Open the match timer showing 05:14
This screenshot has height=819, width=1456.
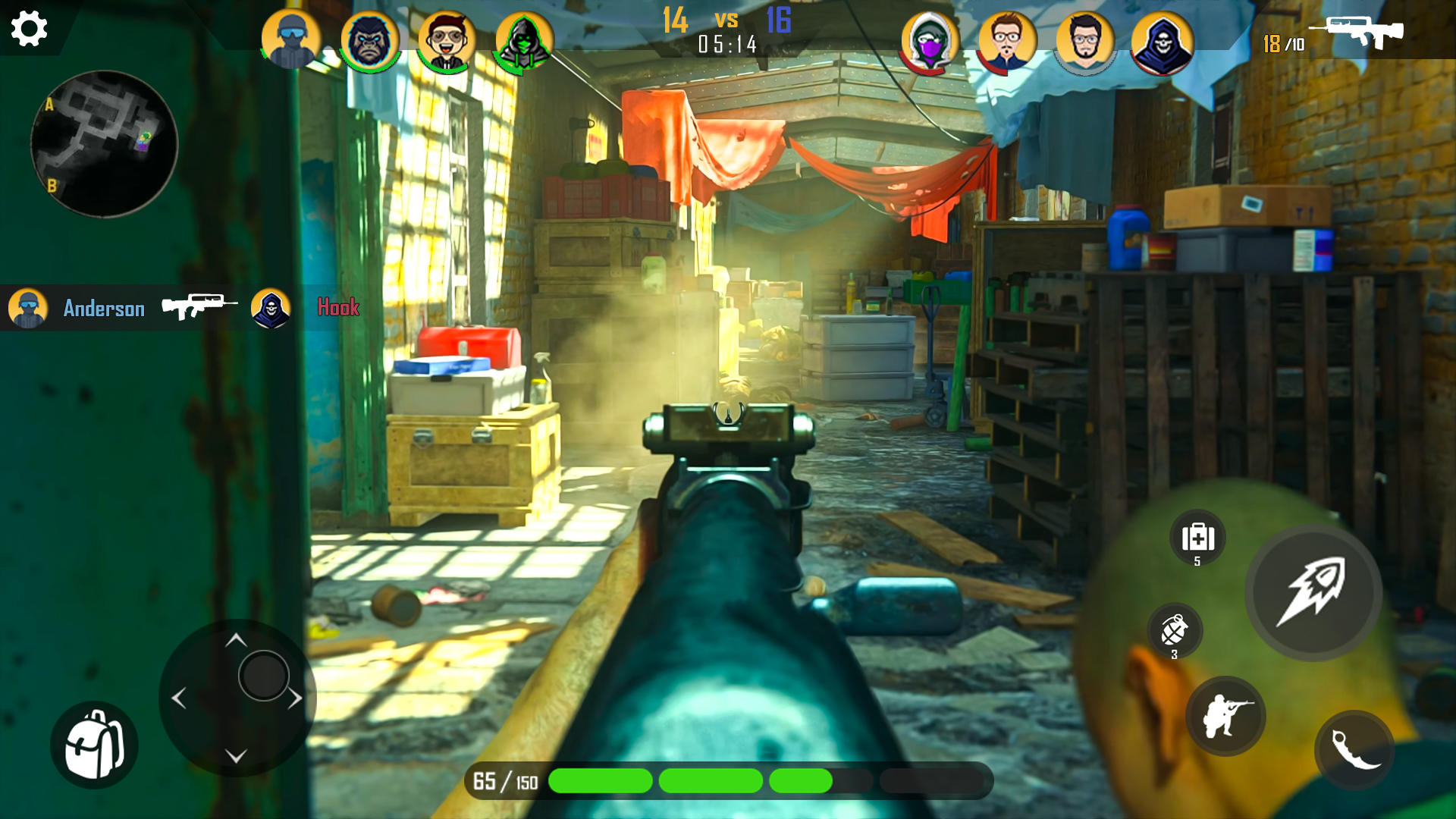pos(726,44)
